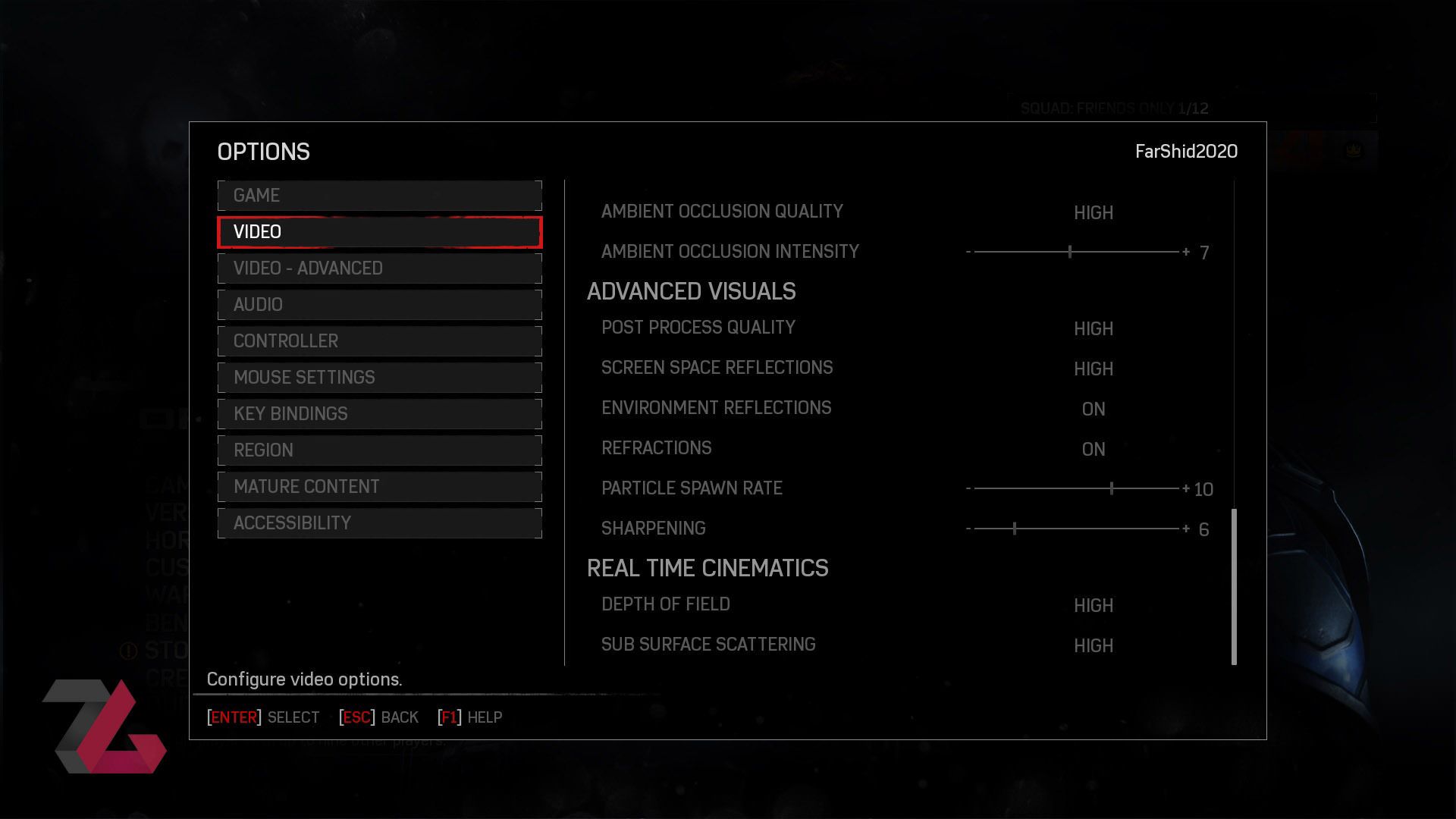Open Key Bindings options
Screen dimensions: 1456x819
[379, 414]
